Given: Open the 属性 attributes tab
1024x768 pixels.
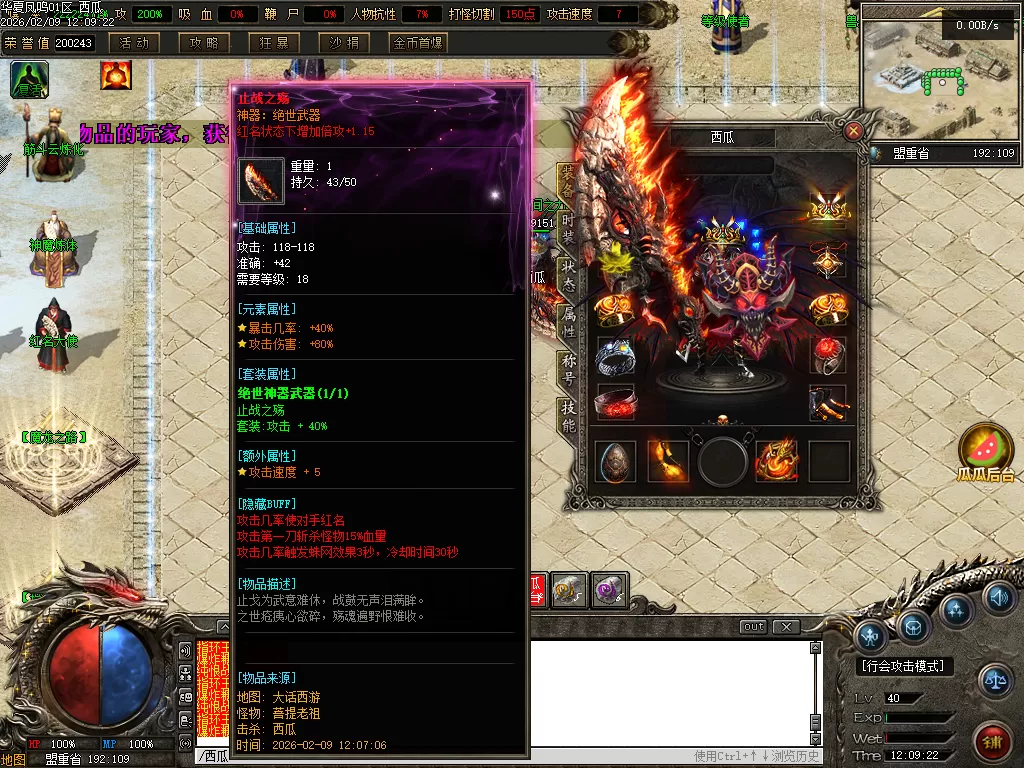Looking at the screenshot, I should click(567, 321).
